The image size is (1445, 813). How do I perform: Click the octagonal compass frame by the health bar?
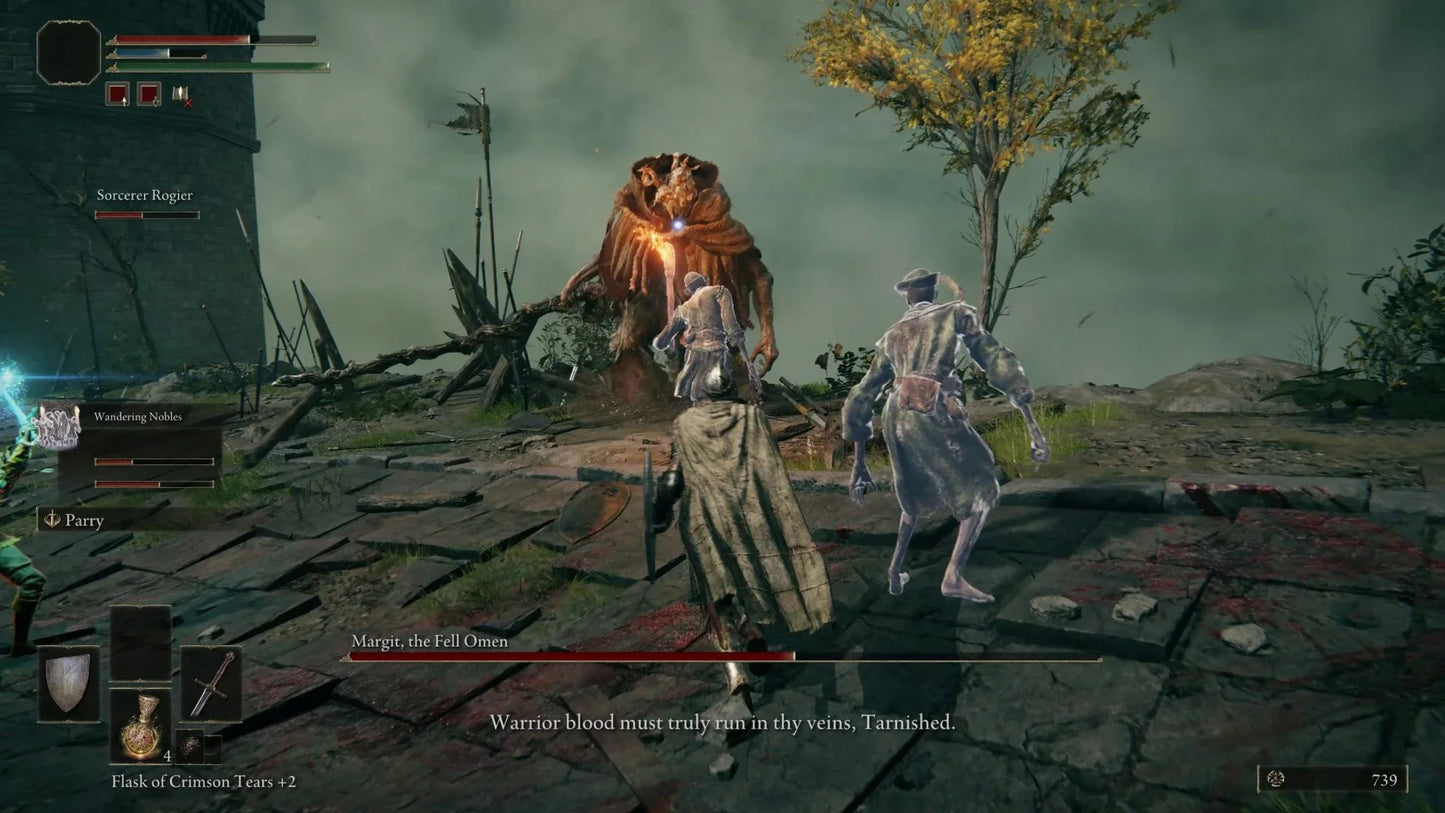pyautogui.click(x=69, y=52)
